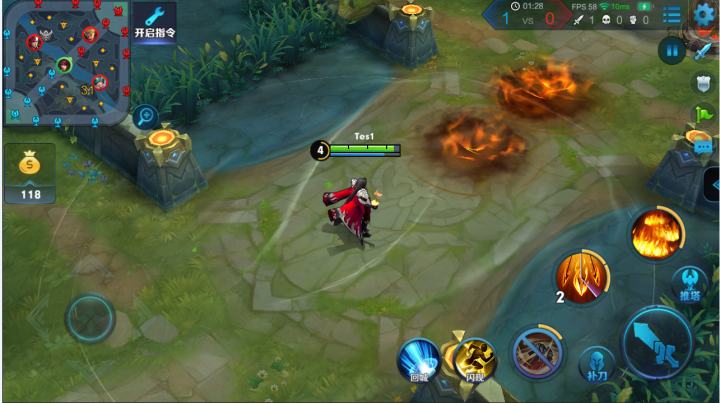The height and width of the screenshot is (403, 720).
Task: Tap the 补刀 last-hit button
Action: pos(596,364)
